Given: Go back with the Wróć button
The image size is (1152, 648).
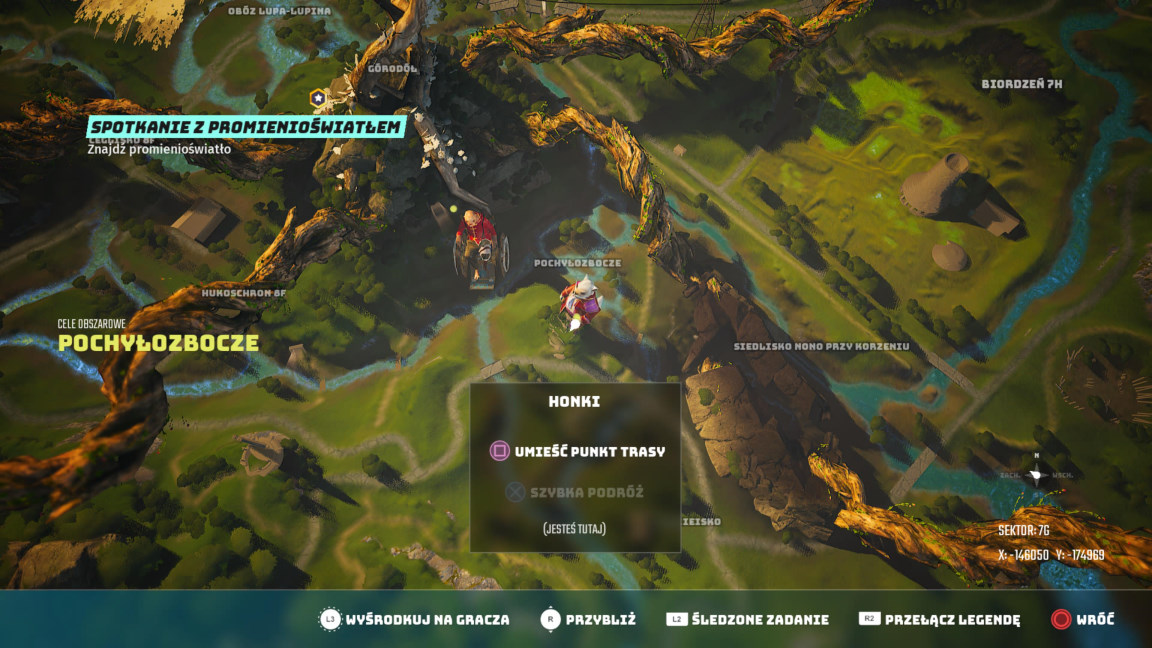Looking at the screenshot, I should click(1082, 619).
